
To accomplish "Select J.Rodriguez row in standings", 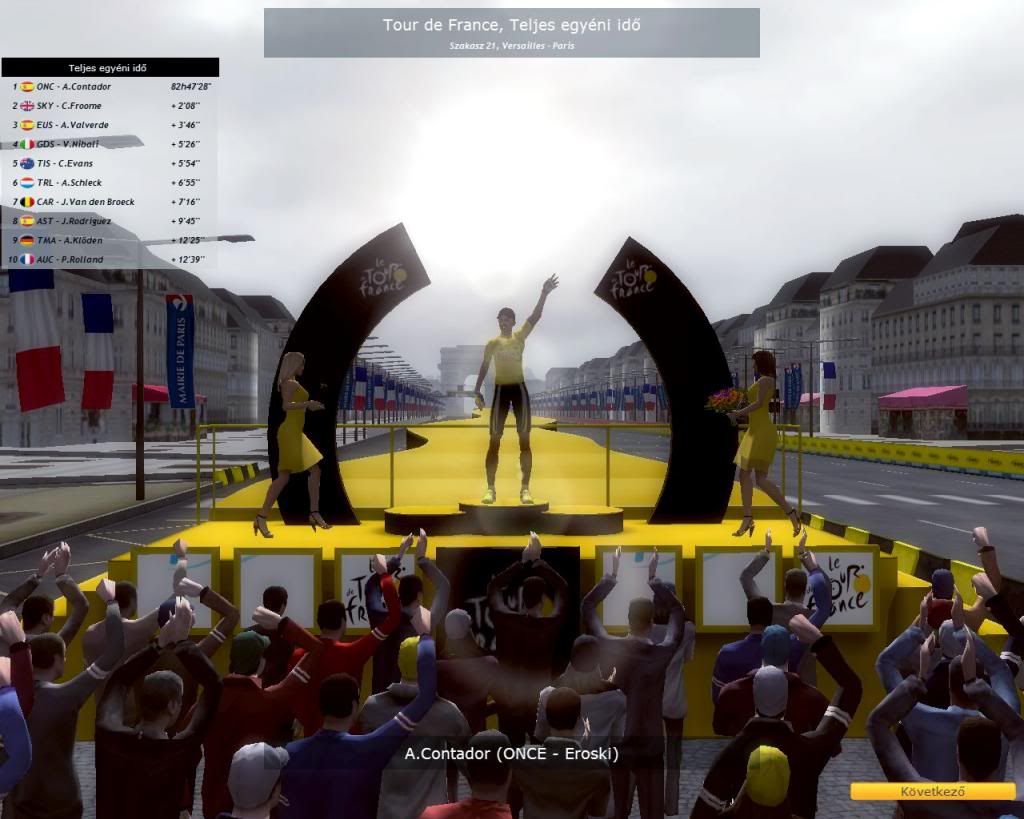I will pyautogui.click(x=108, y=221).
